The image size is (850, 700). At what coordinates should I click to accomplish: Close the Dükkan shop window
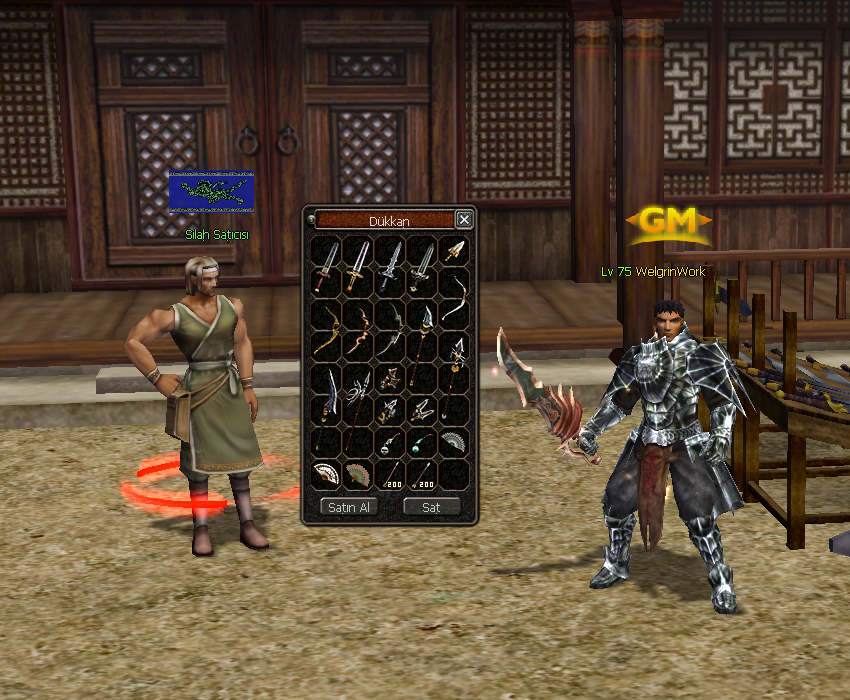(x=464, y=220)
